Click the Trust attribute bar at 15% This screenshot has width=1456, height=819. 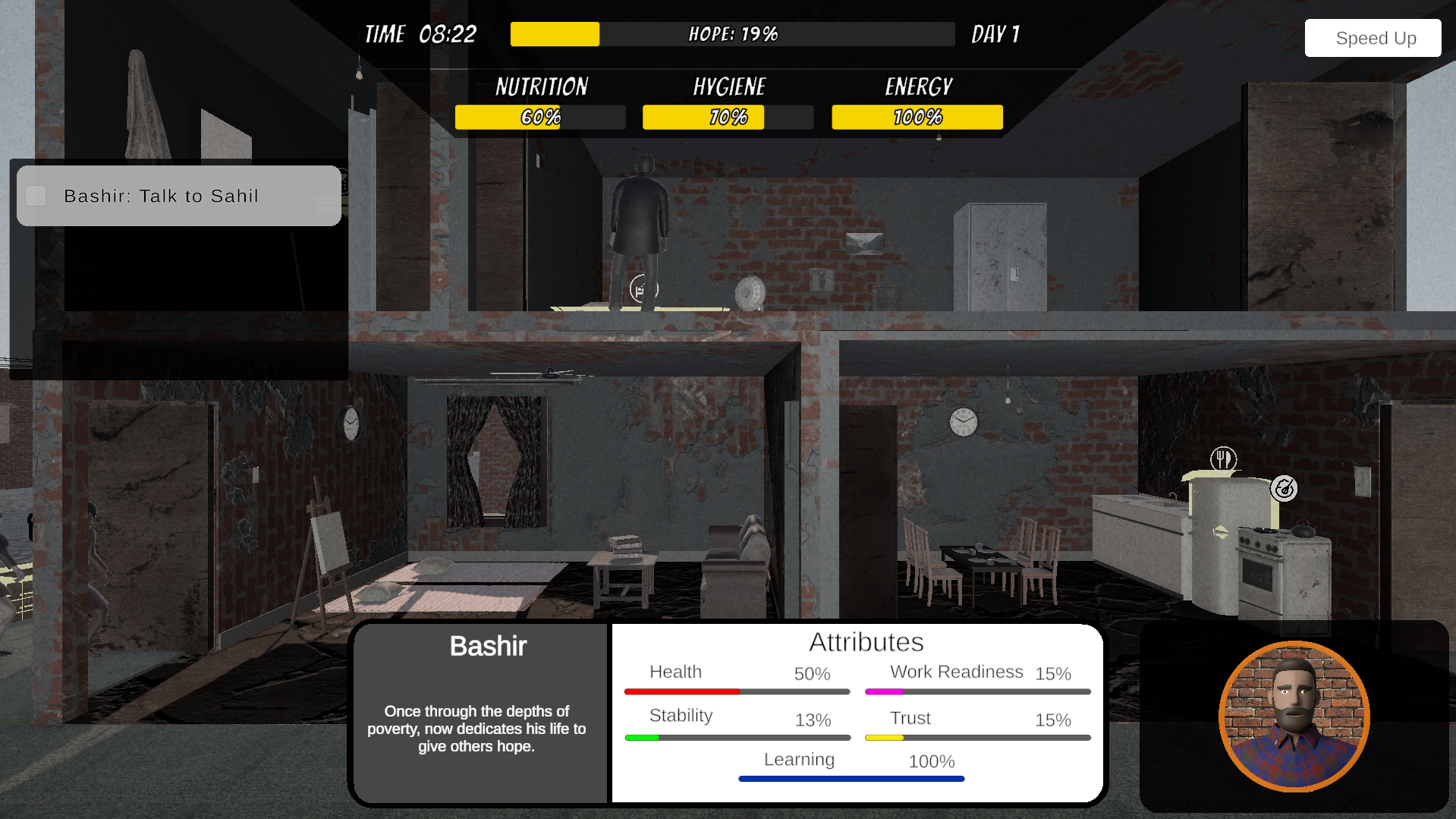pyautogui.click(x=976, y=737)
